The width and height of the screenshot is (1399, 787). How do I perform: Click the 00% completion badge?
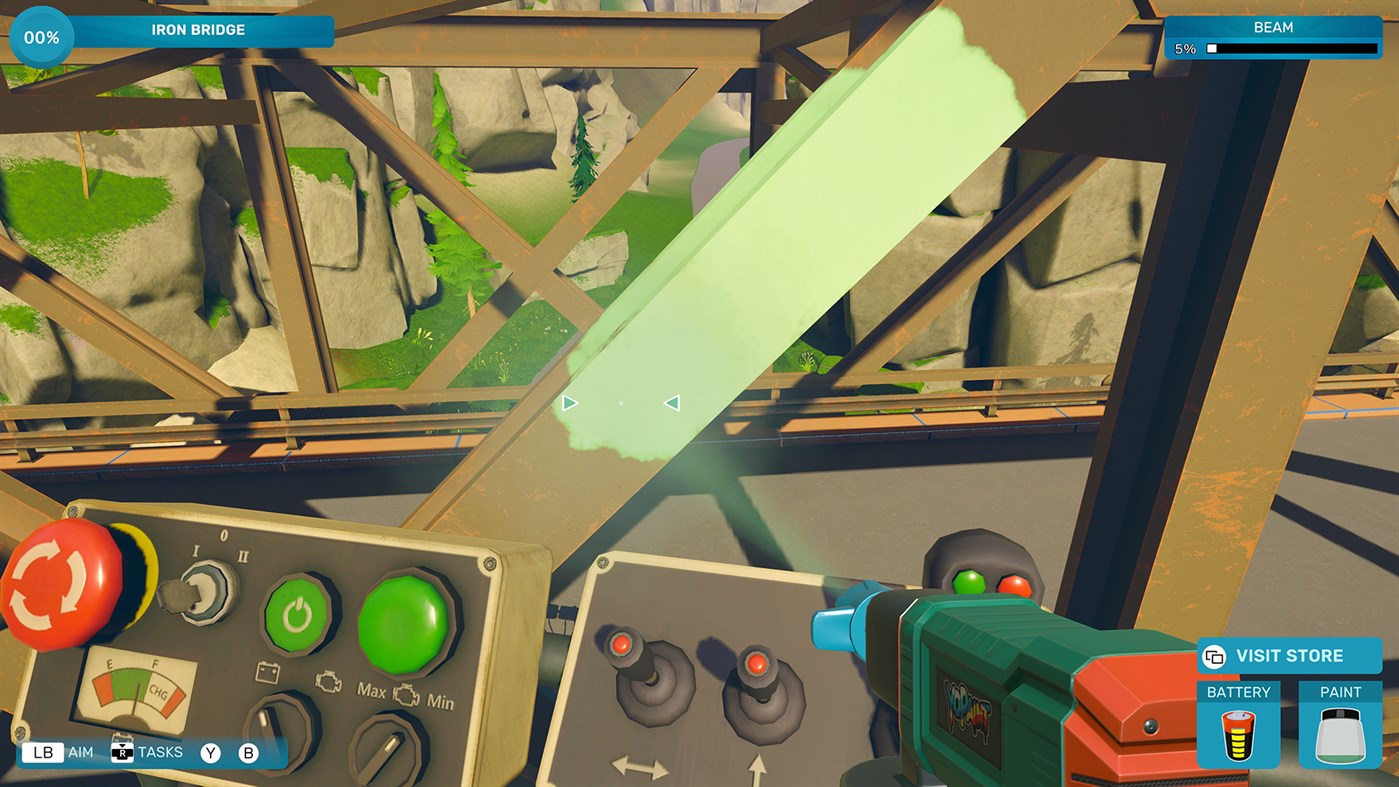40,36
